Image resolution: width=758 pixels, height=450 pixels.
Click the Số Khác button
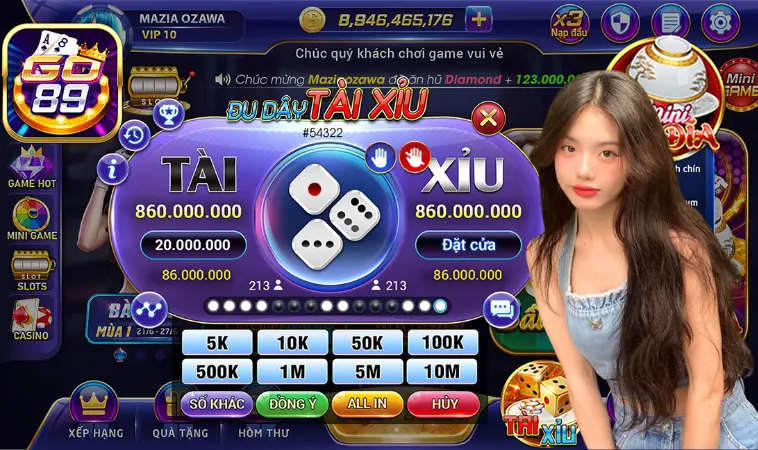pyautogui.click(x=215, y=404)
